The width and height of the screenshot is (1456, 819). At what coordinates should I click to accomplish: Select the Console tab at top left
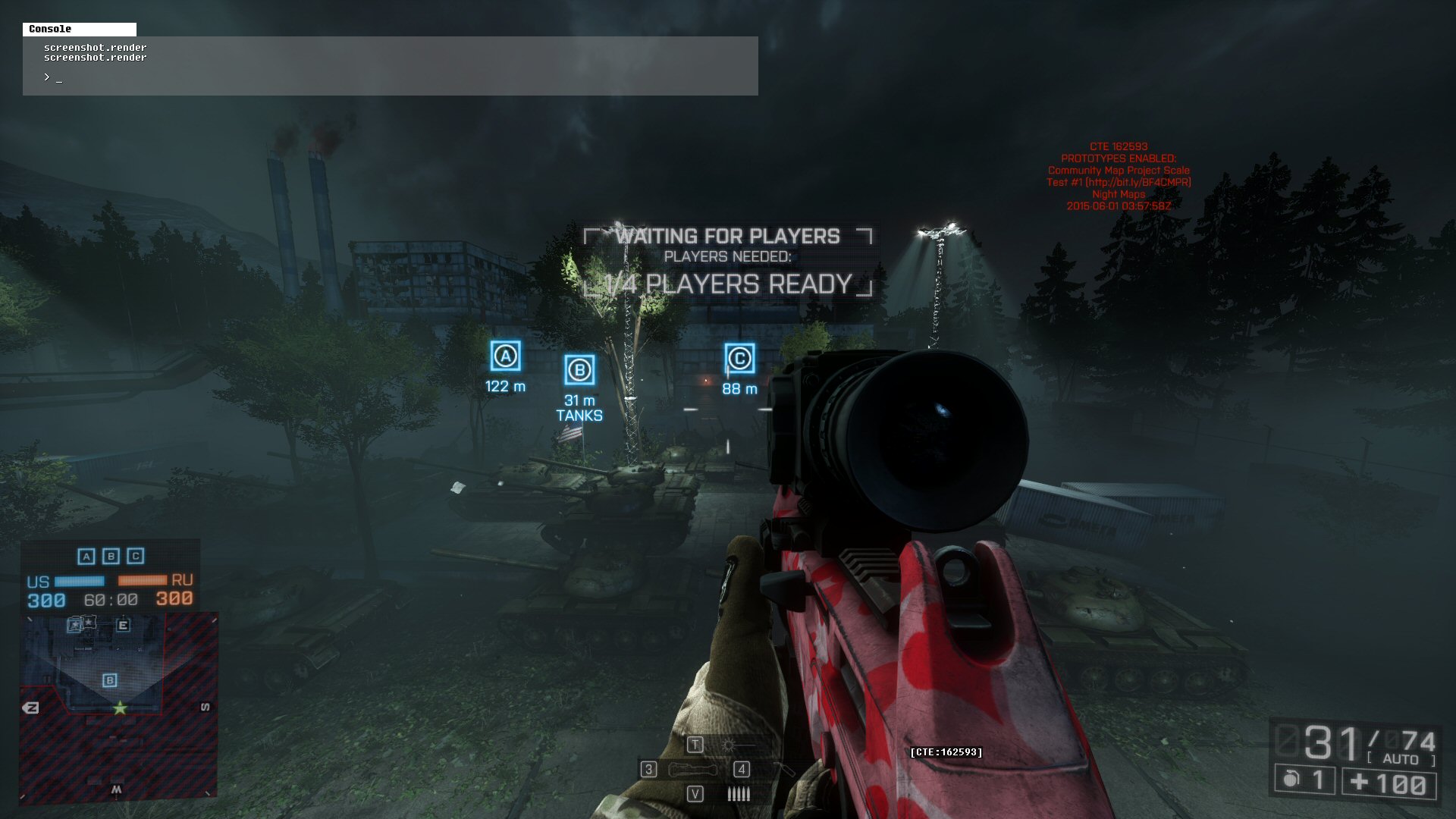coord(78,30)
